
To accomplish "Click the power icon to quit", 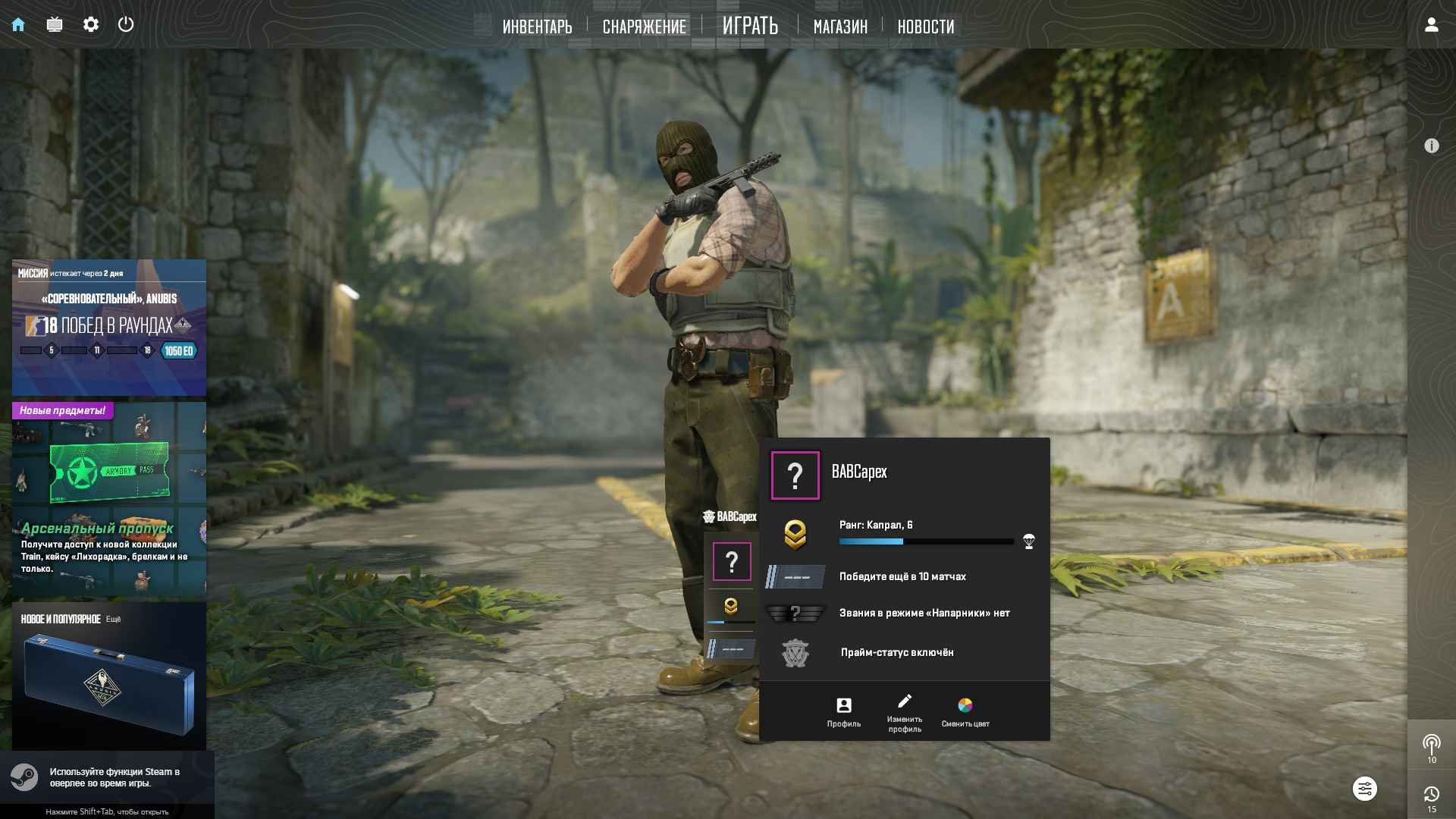I will pos(125,24).
